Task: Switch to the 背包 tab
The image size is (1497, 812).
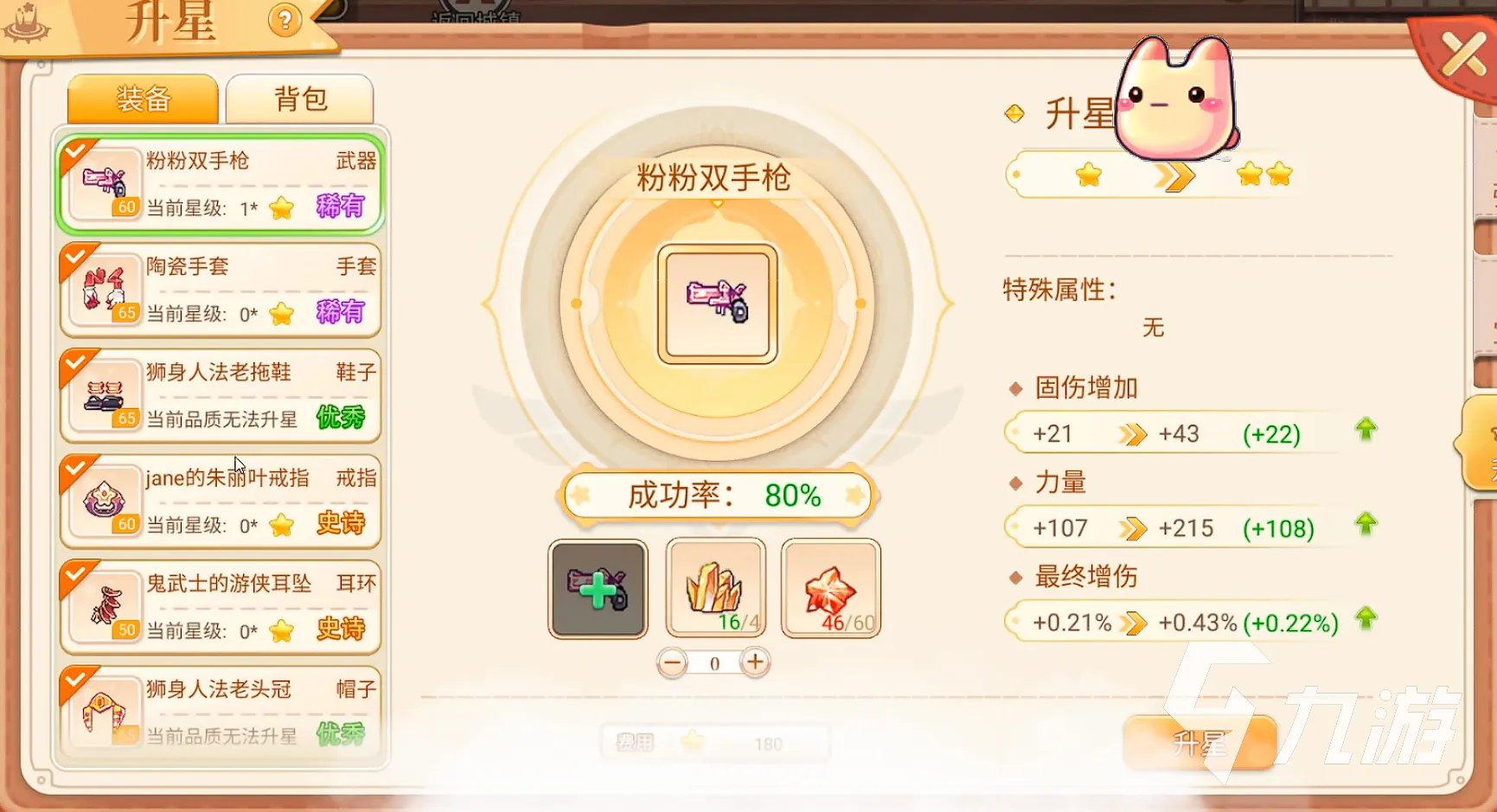Action: coord(299,99)
